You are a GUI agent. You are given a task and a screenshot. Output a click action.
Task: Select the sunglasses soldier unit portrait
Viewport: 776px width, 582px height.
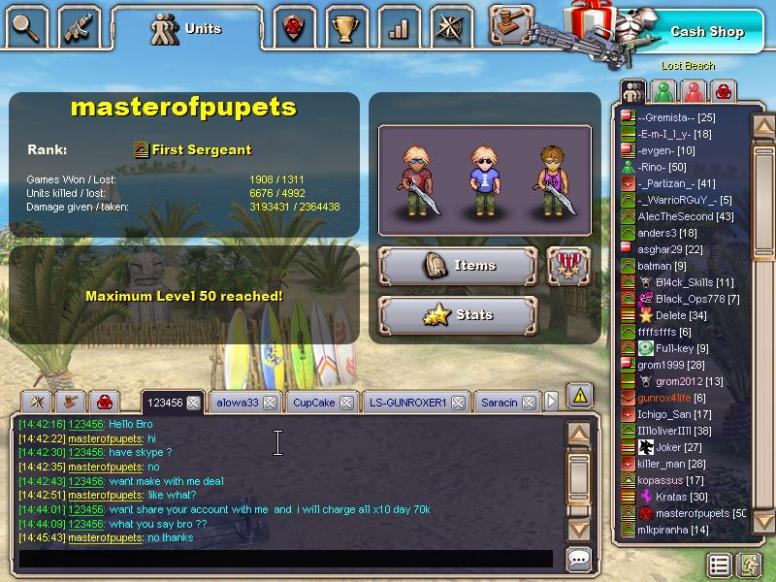point(484,181)
